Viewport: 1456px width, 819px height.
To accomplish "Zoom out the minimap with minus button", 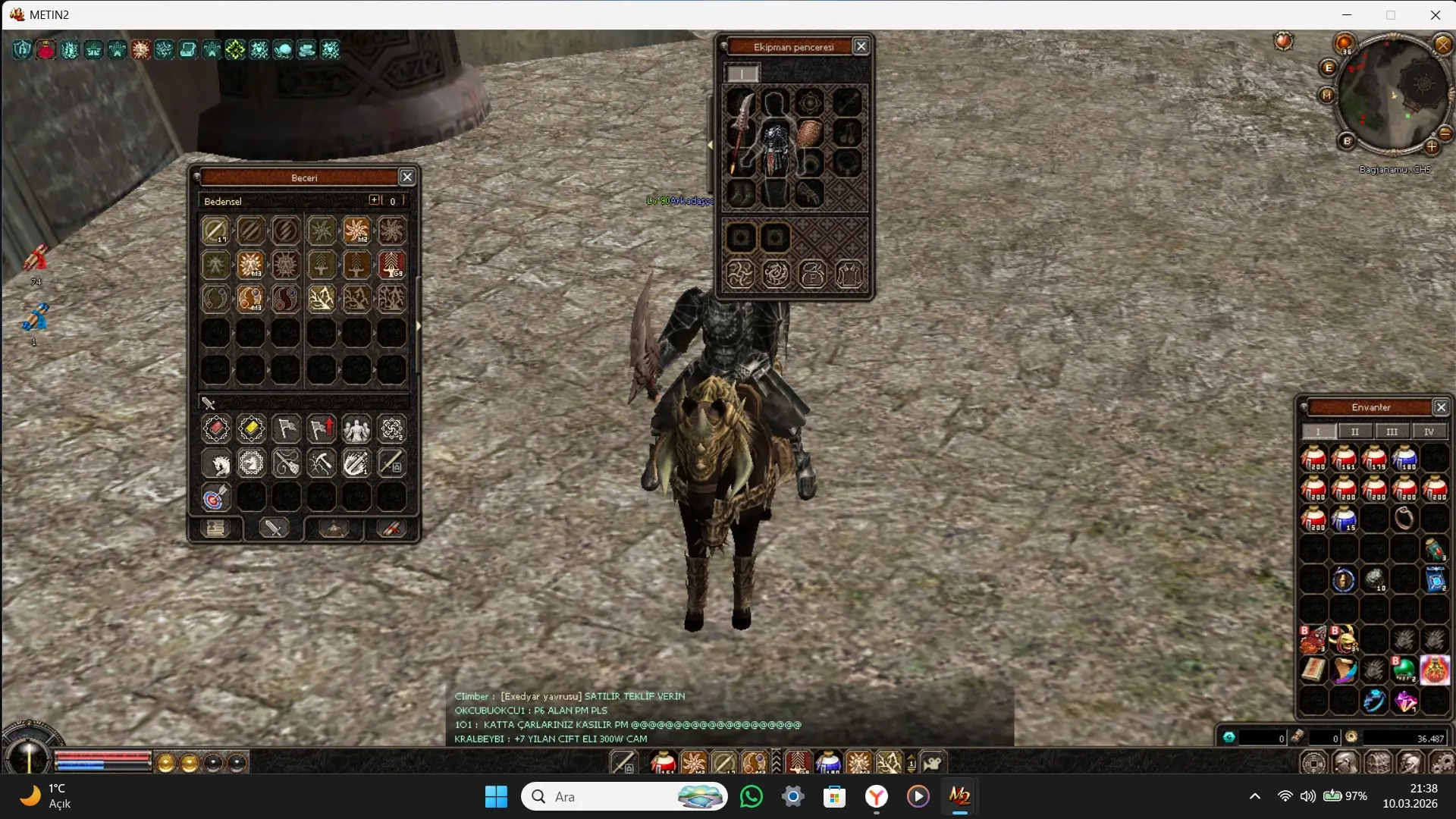I will pyautogui.click(x=1445, y=133).
